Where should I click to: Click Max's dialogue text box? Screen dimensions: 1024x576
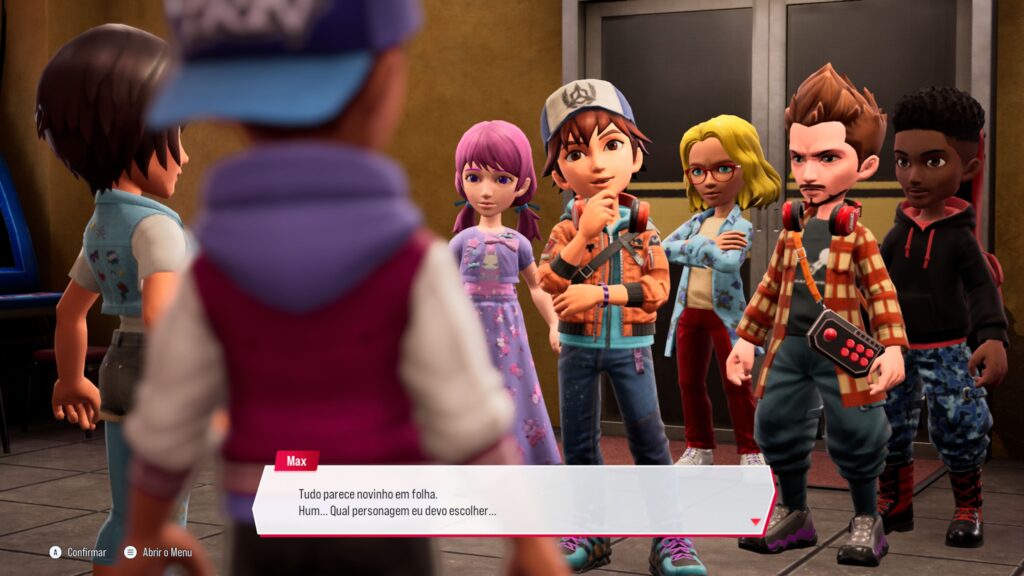click(x=510, y=502)
